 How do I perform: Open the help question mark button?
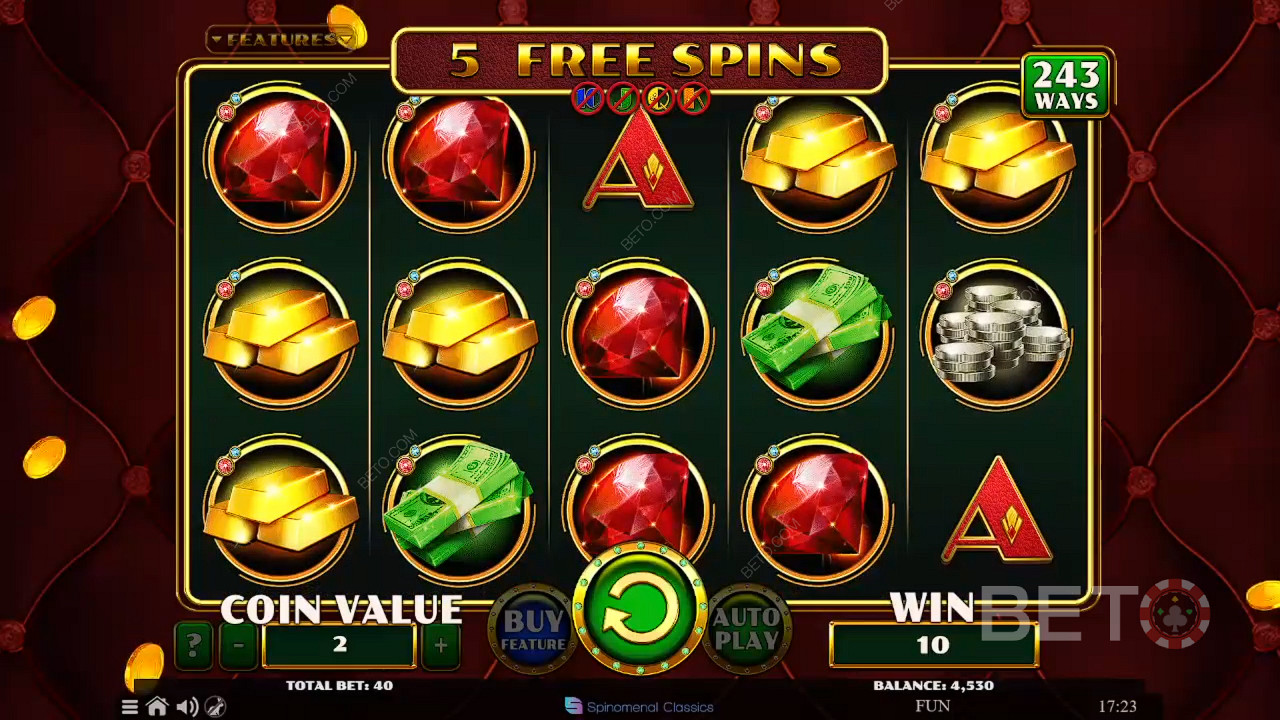point(193,646)
